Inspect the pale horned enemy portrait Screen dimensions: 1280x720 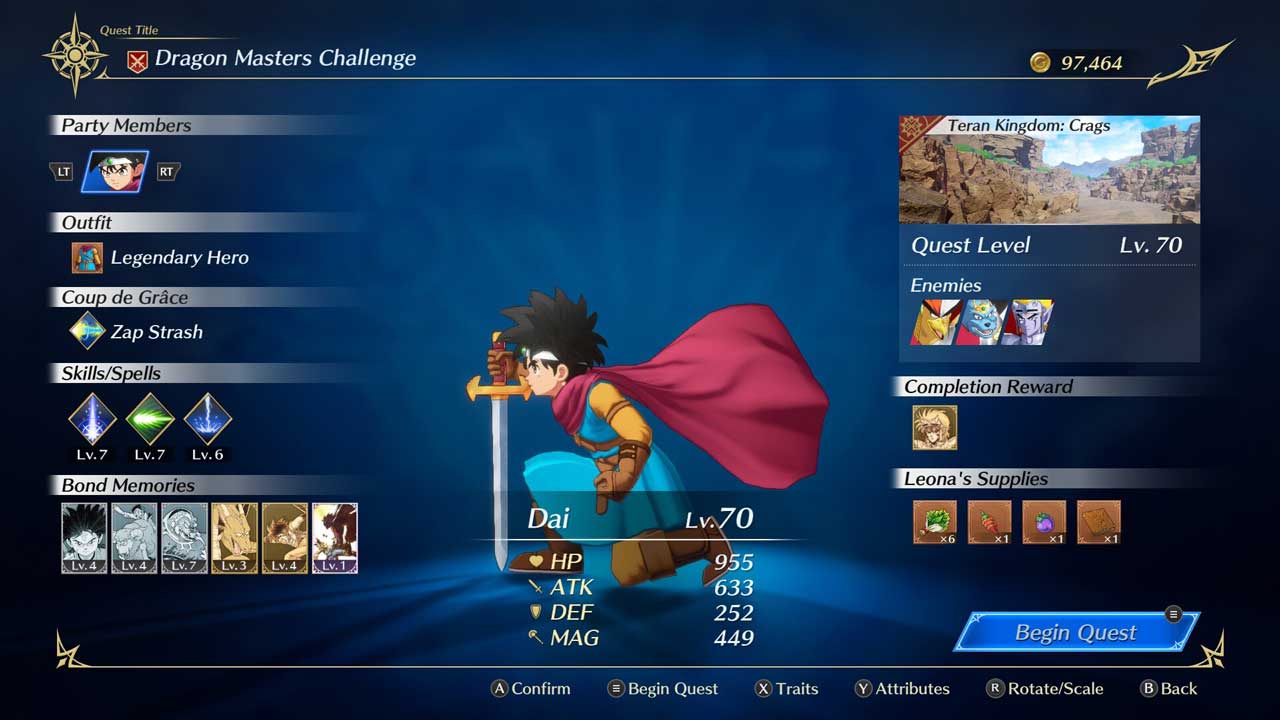point(1028,322)
